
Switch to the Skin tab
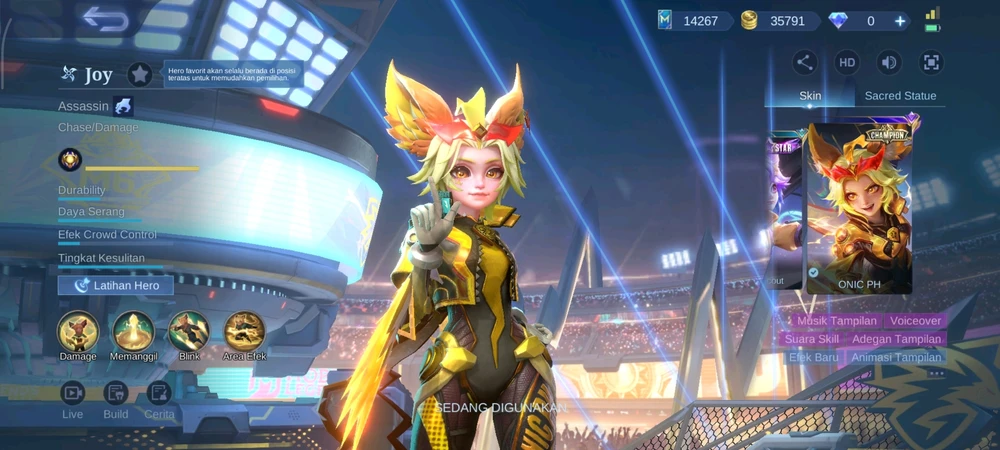pos(810,96)
